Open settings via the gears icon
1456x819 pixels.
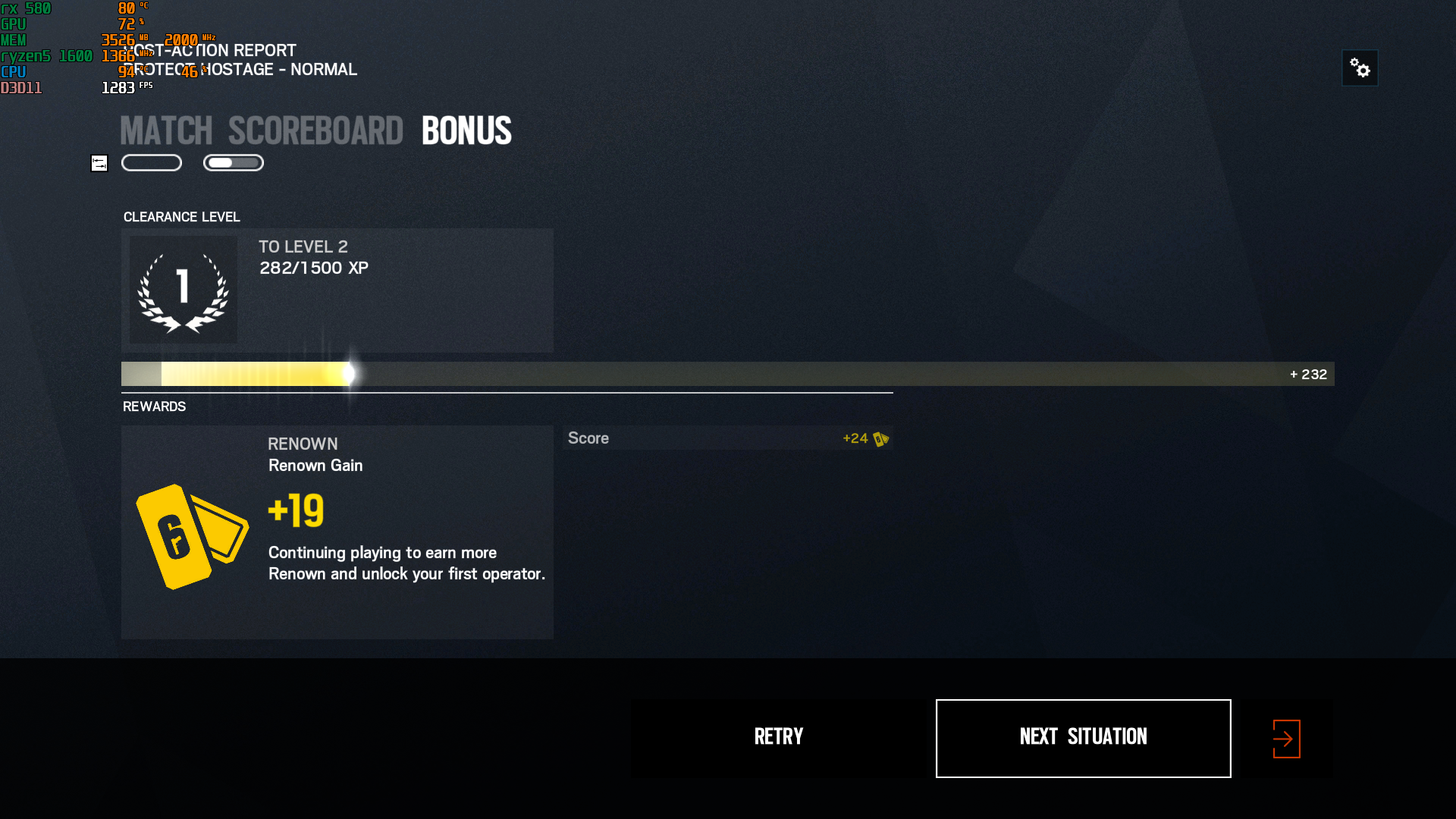[x=1360, y=68]
